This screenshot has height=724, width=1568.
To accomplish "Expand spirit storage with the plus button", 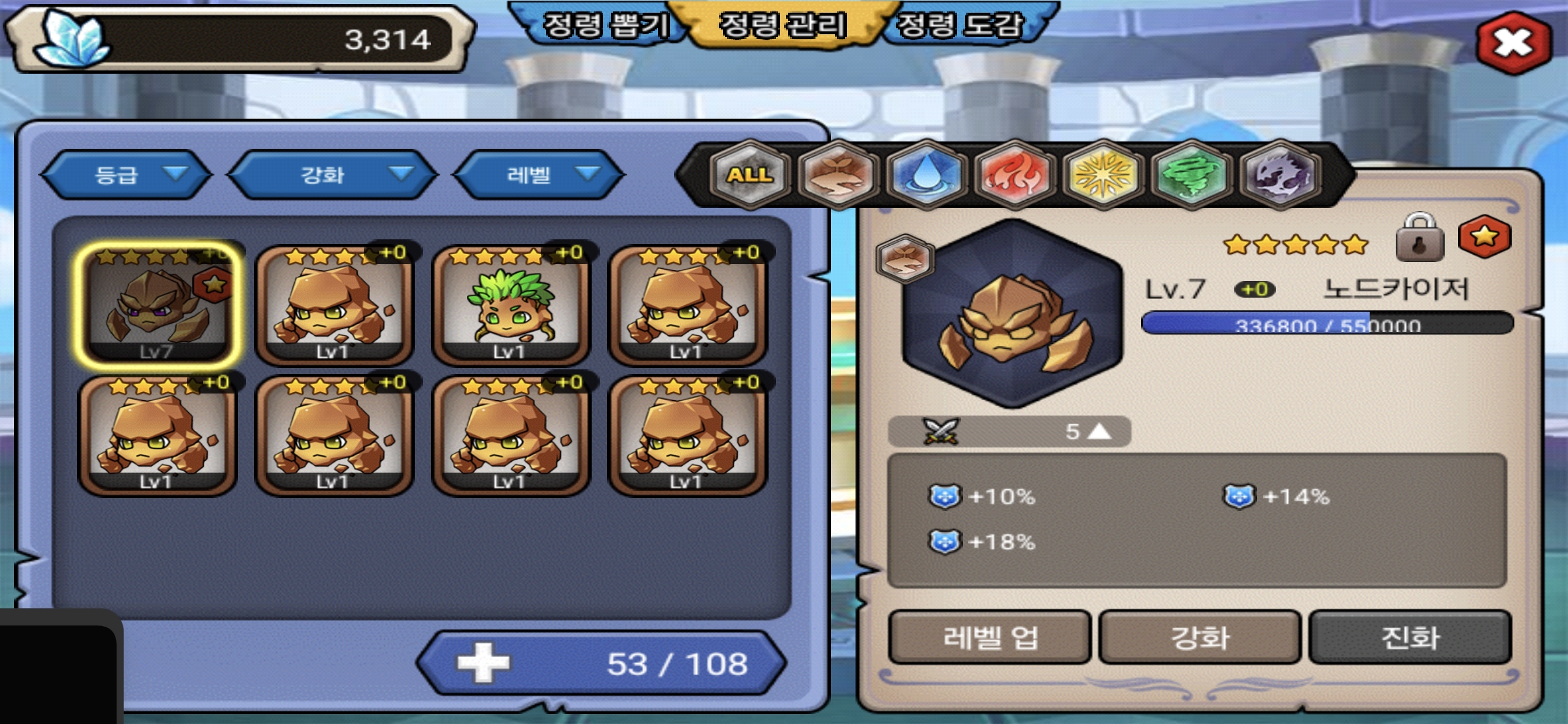I will pyautogui.click(x=483, y=663).
